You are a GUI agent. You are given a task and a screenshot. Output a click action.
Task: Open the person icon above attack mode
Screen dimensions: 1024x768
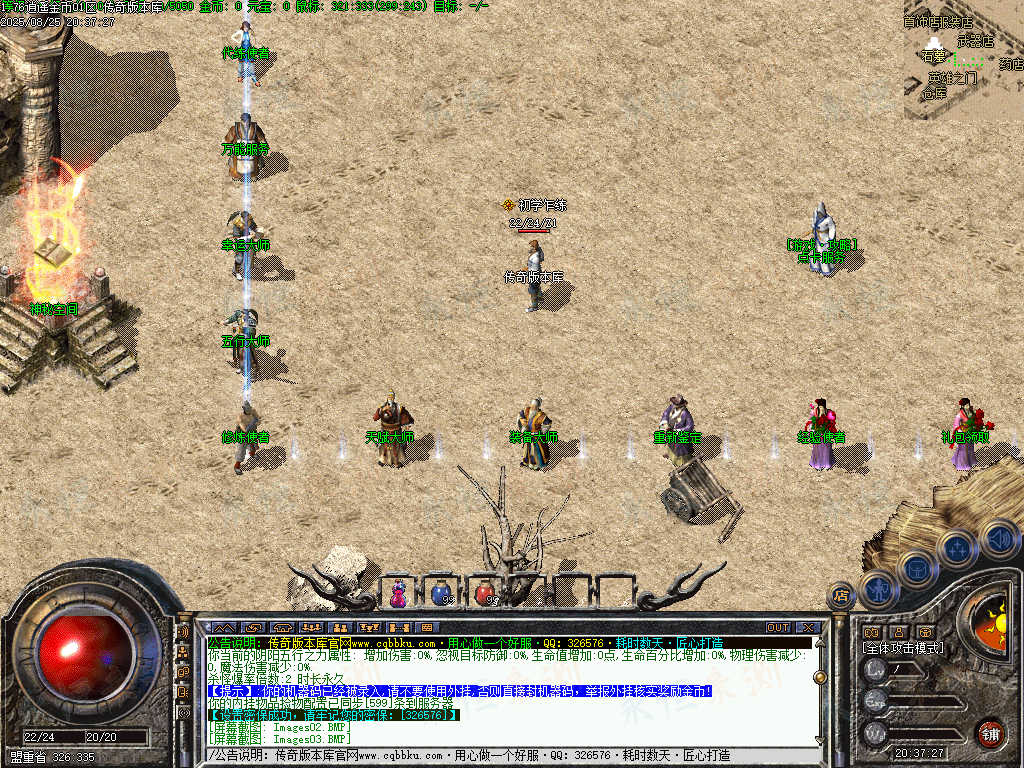click(898, 632)
